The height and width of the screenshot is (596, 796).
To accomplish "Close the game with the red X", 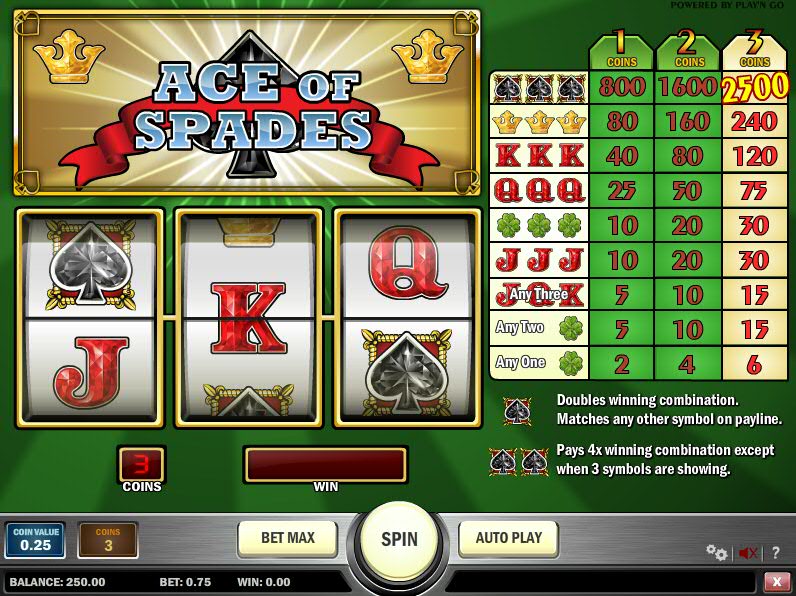I will pos(776,581).
